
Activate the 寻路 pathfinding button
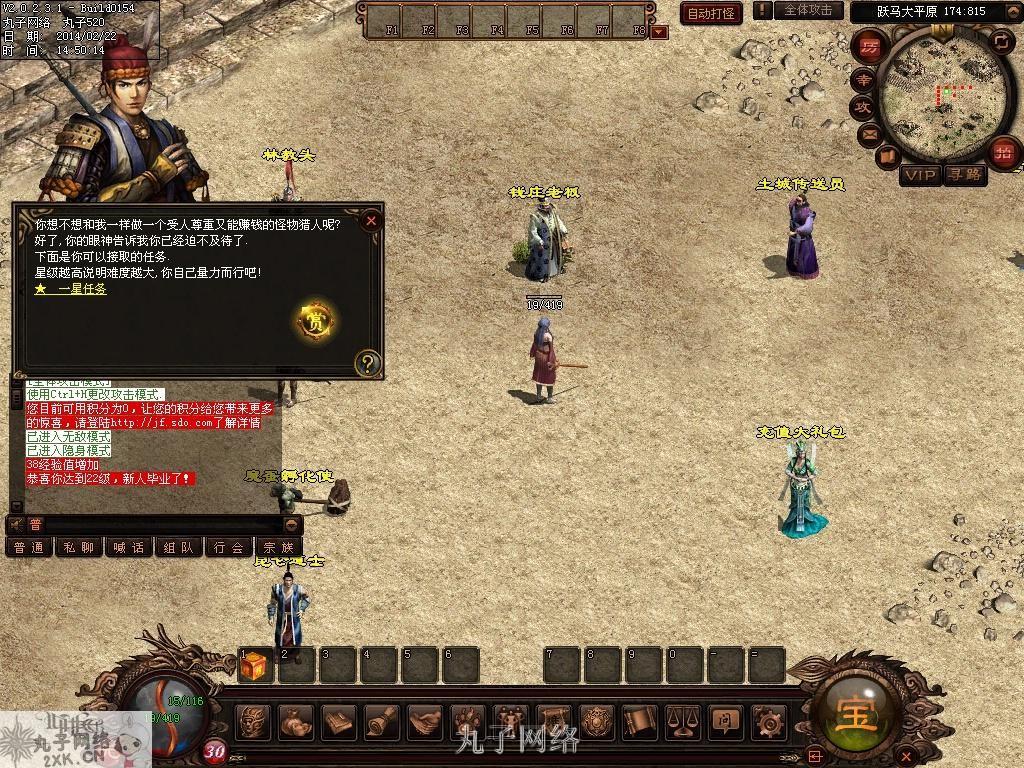click(x=965, y=175)
